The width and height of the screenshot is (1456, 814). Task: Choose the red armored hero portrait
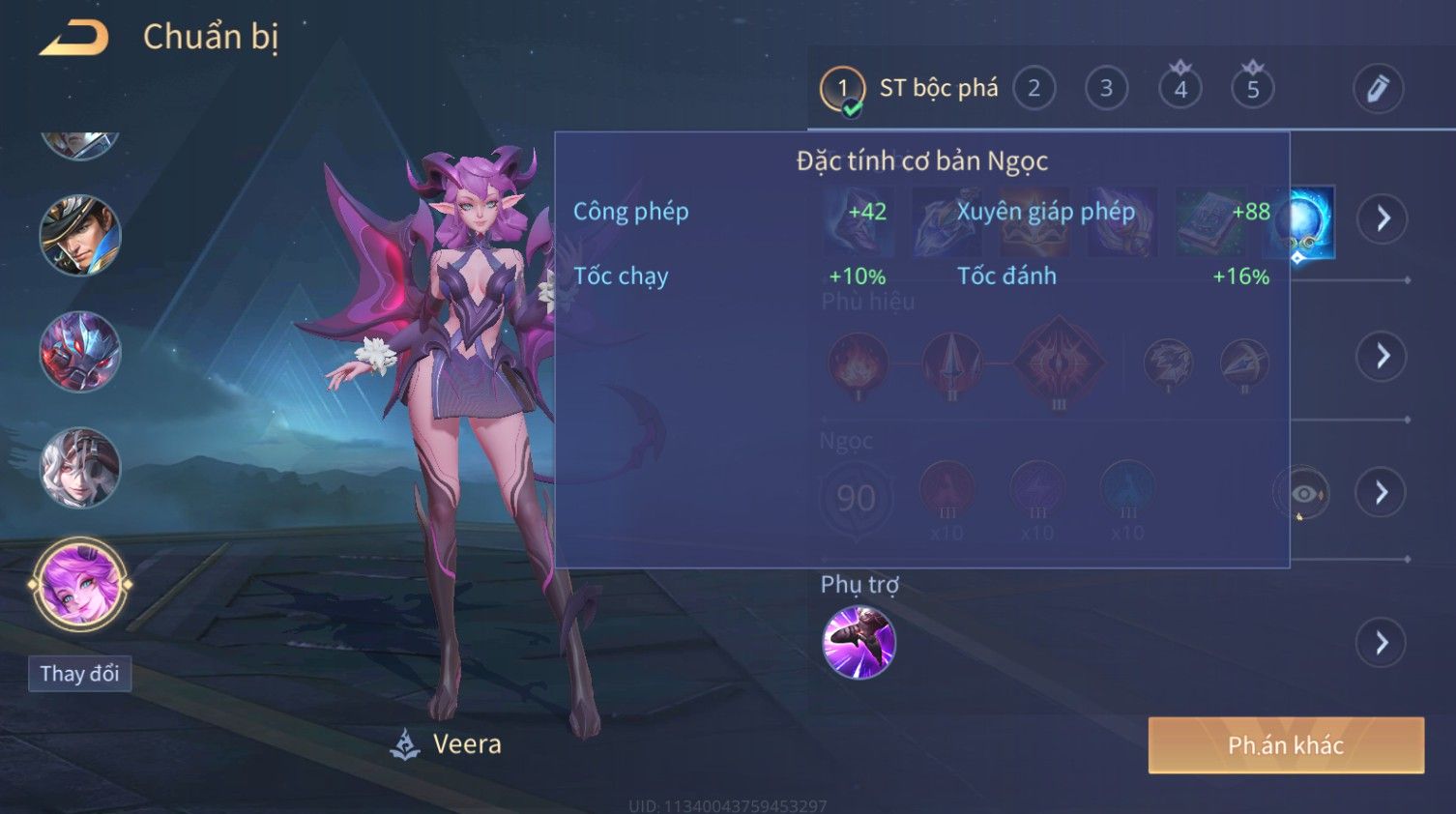tap(79, 351)
